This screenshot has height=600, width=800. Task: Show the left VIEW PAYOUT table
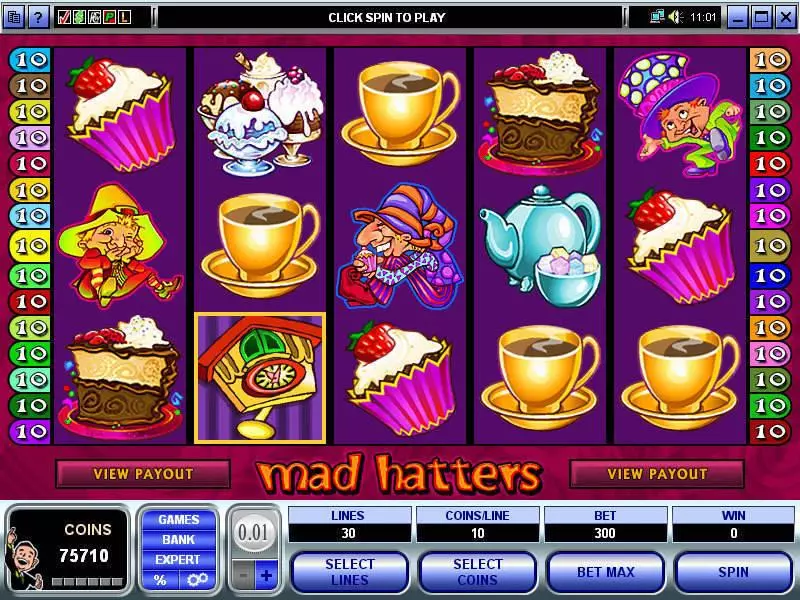142,474
